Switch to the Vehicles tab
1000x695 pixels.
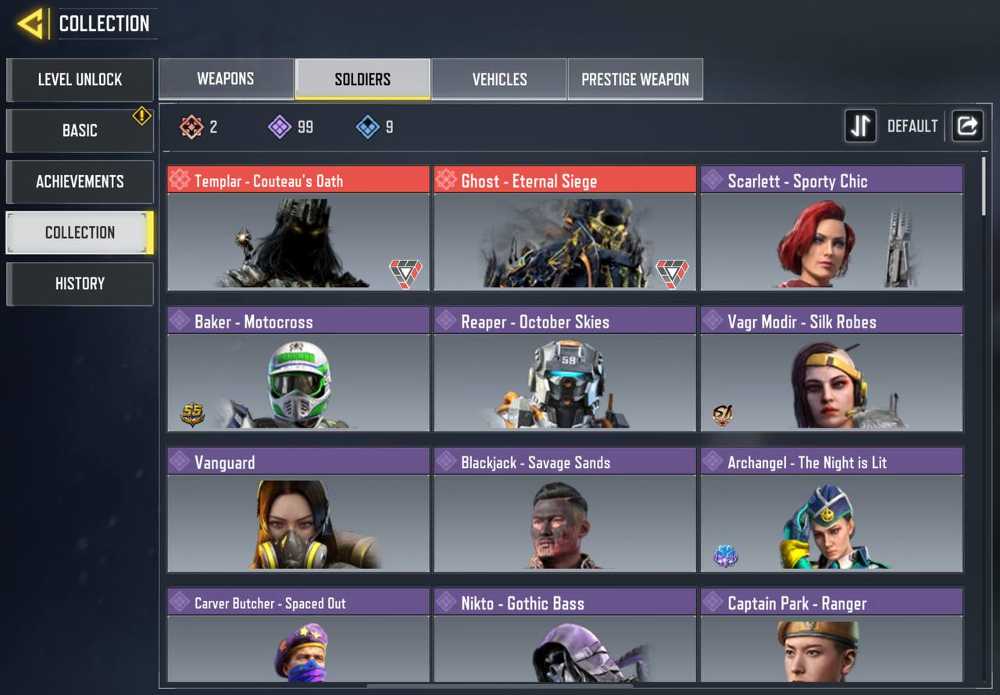pyautogui.click(x=499, y=79)
